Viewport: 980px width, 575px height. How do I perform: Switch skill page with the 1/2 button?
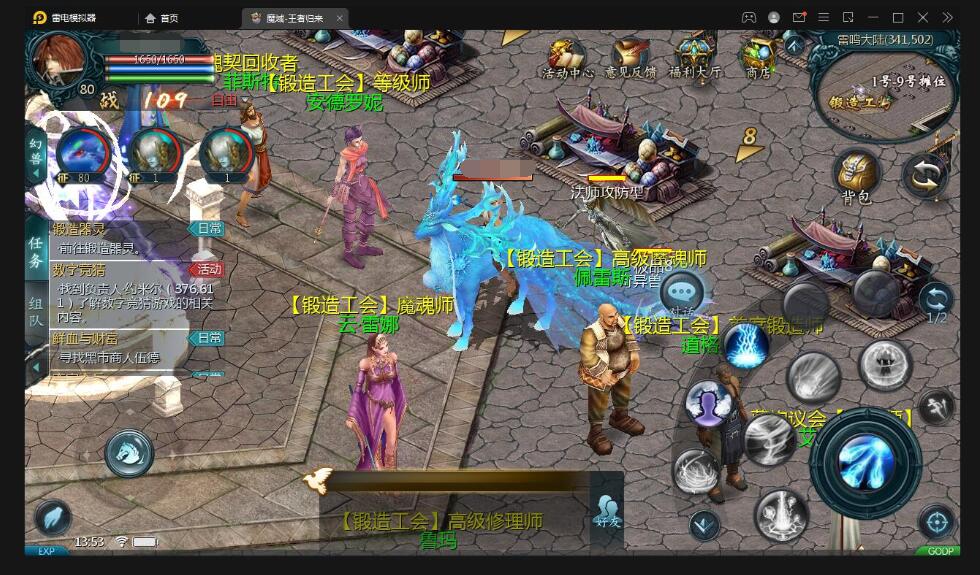click(x=936, y=302)
